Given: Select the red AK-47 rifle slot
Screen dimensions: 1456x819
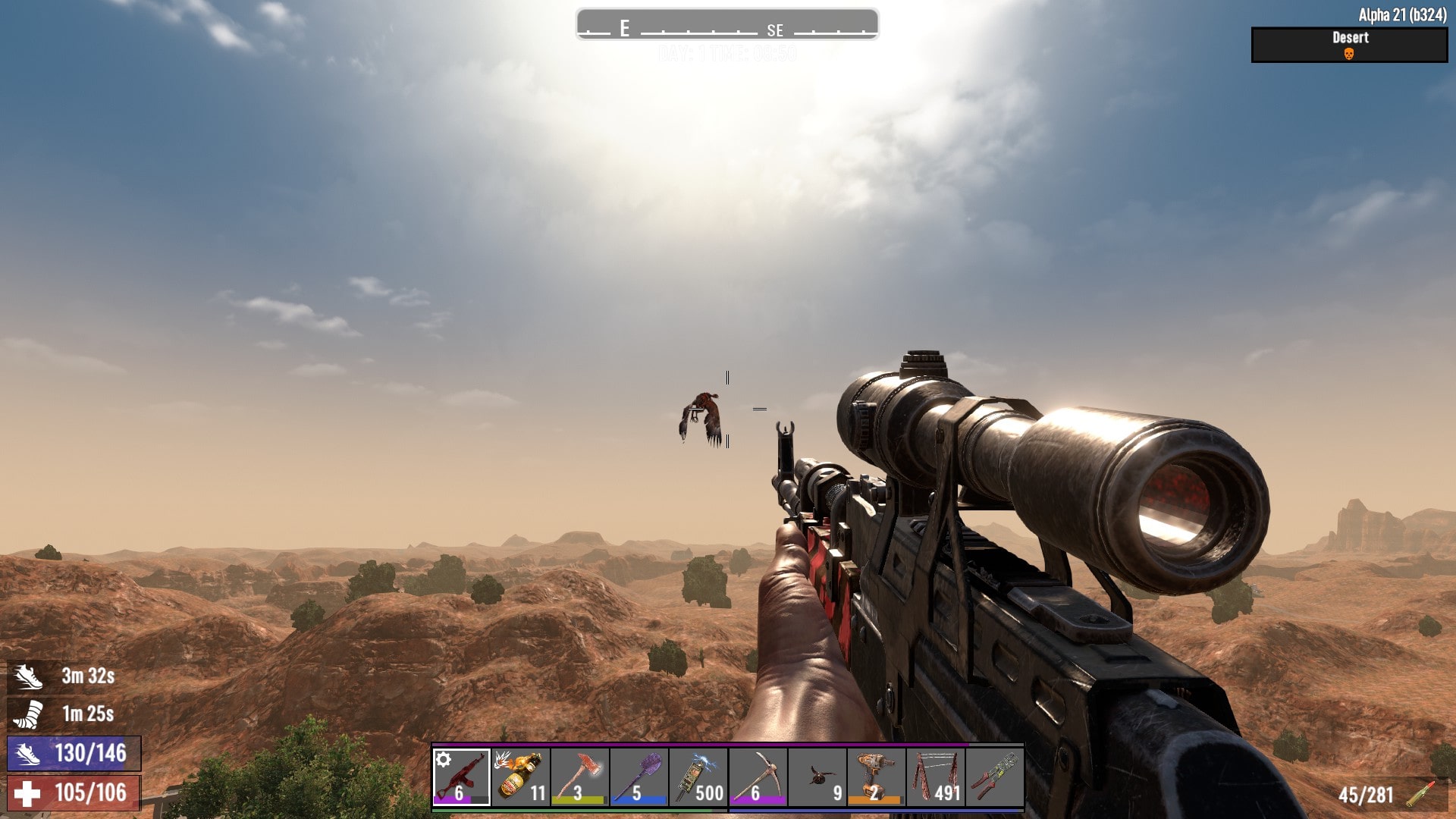Looking at the screenshot, I should point(461,777).
